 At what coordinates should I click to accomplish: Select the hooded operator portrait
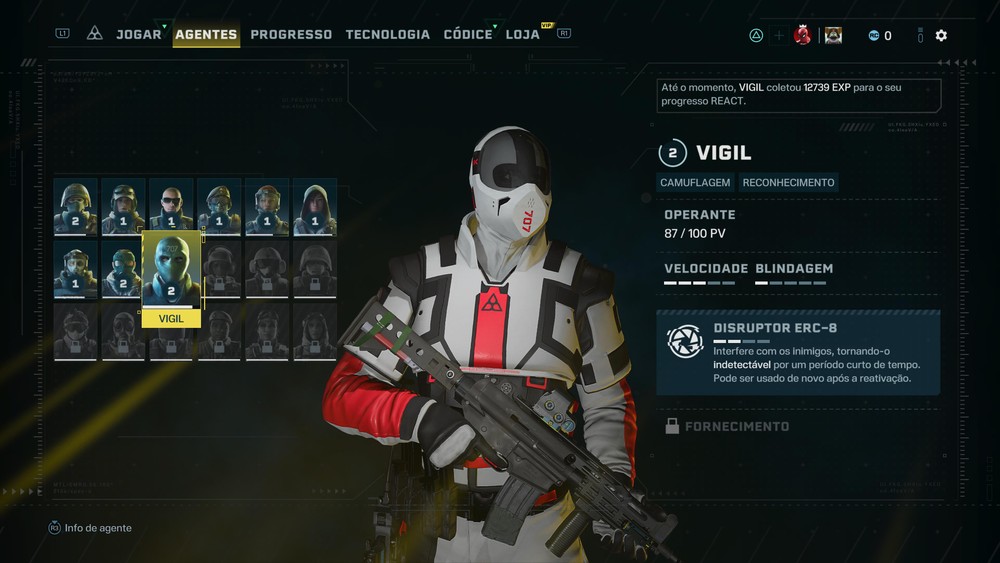(315, 207)
